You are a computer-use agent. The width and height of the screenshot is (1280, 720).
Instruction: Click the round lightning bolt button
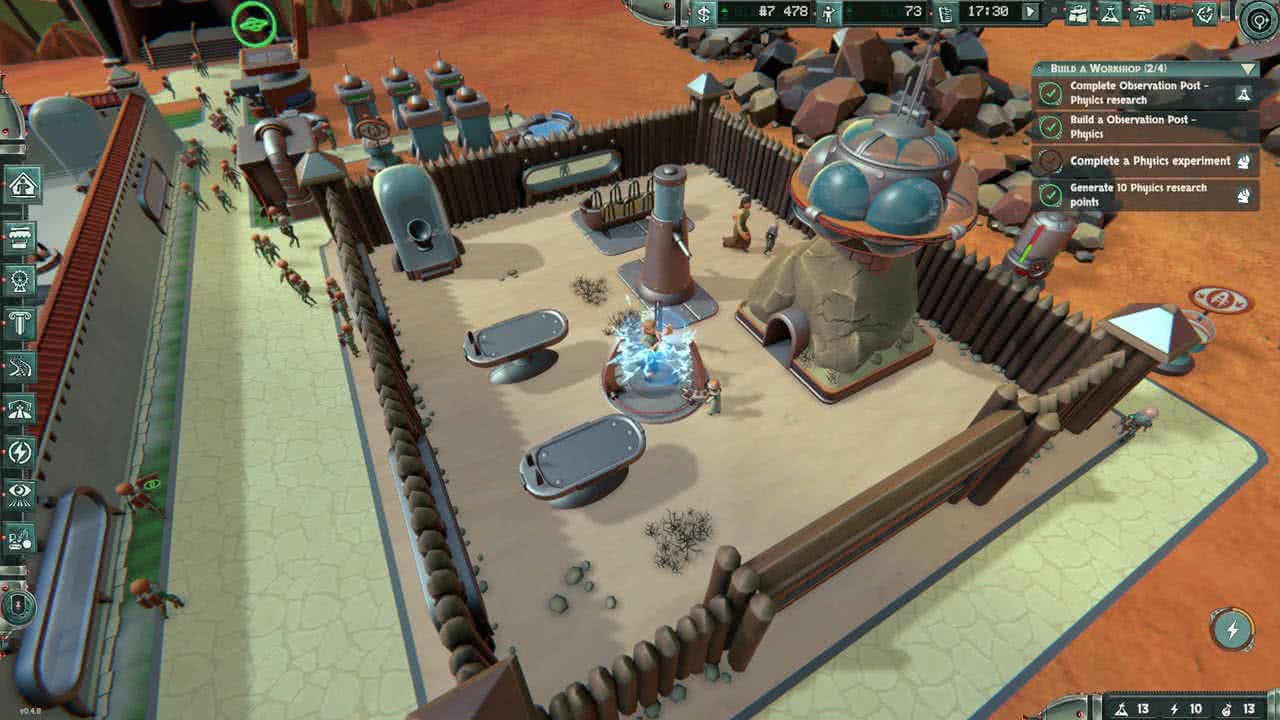[x=1232, y=630]
